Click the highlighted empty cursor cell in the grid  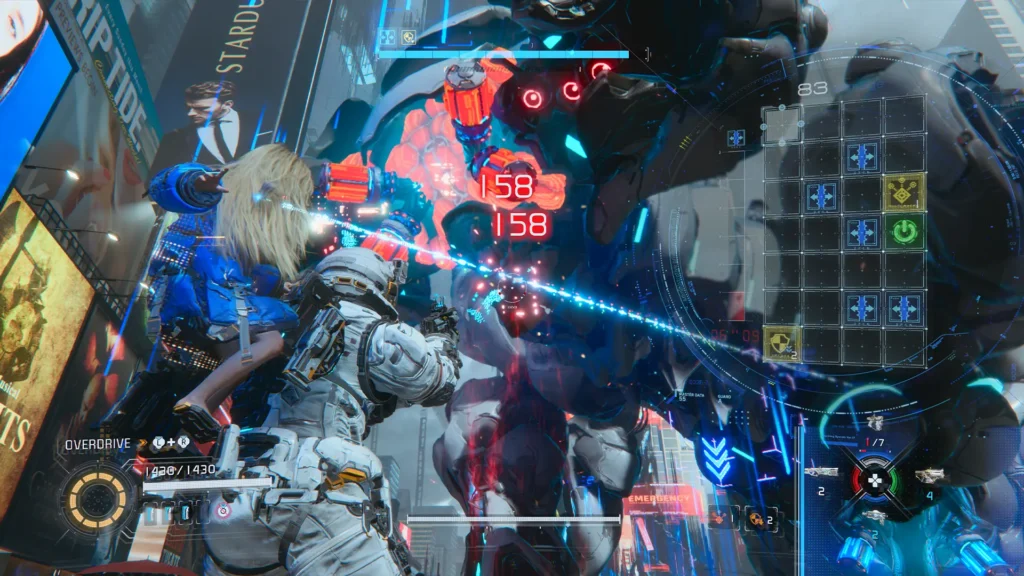point(782,126)
